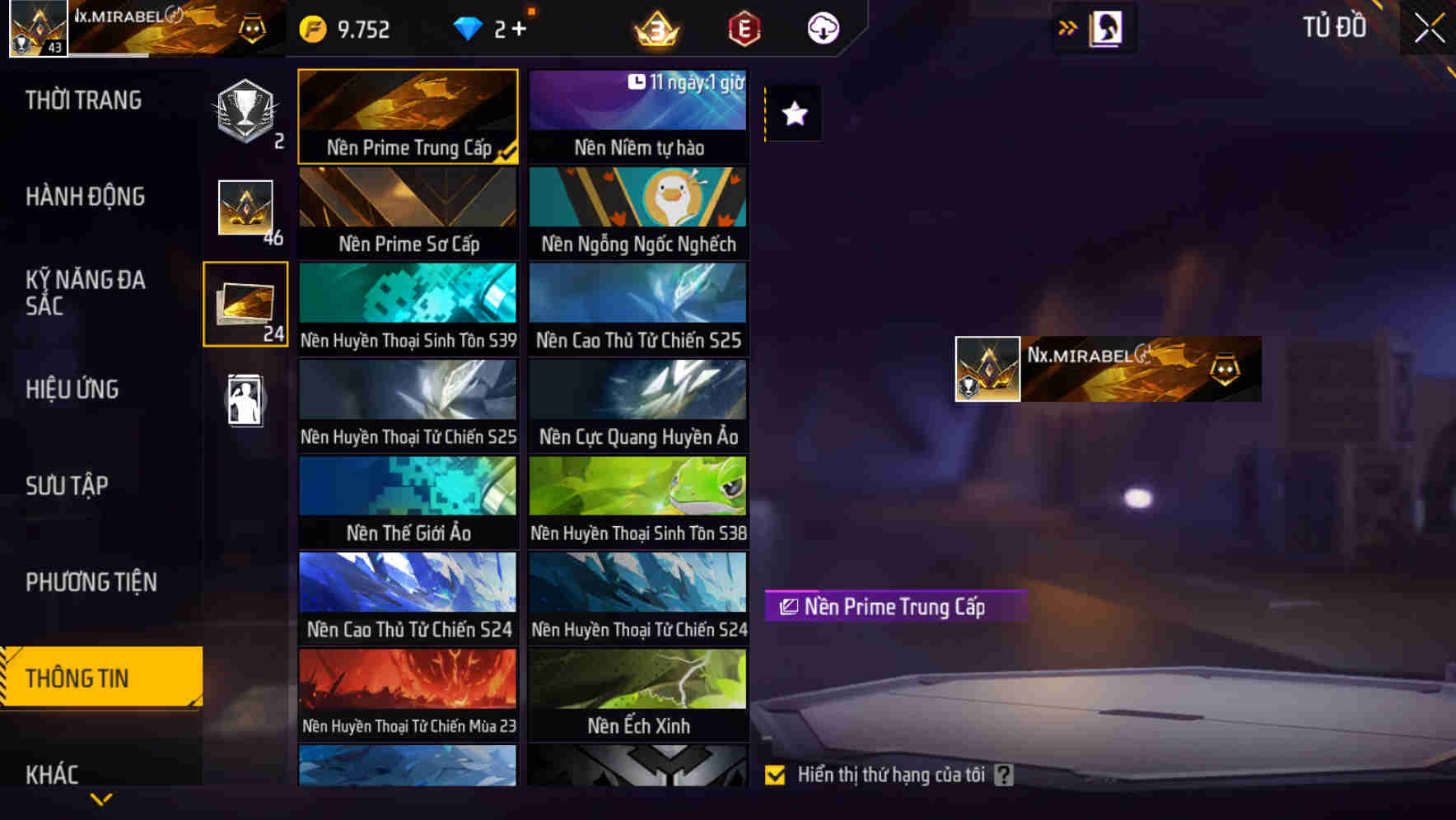Switch to the THỜI TRANG tab
This screenshot has height=820, width=1456.
[83, 100]
